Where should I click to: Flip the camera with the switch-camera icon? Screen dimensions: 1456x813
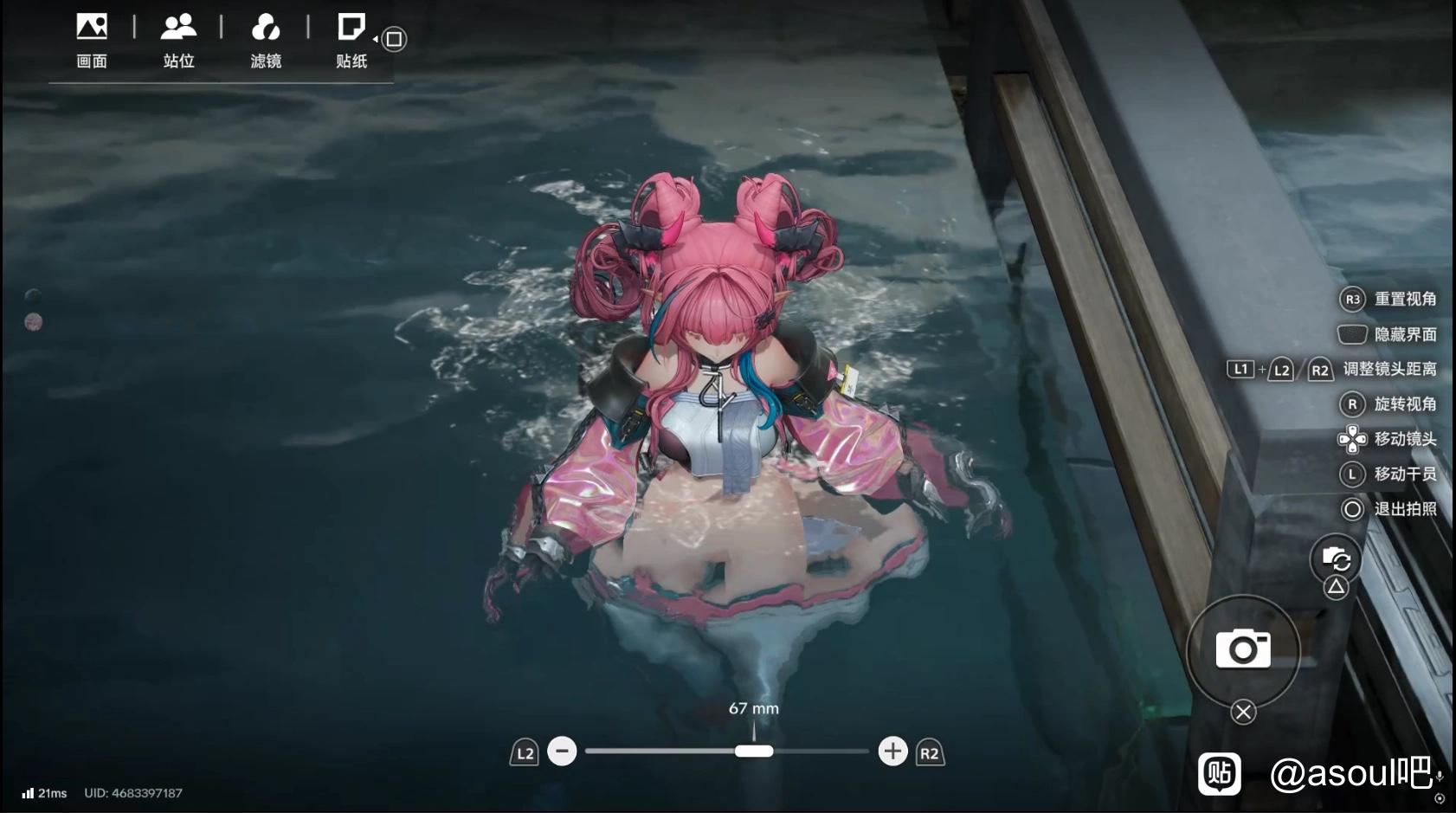click(x=1336, y=559)
